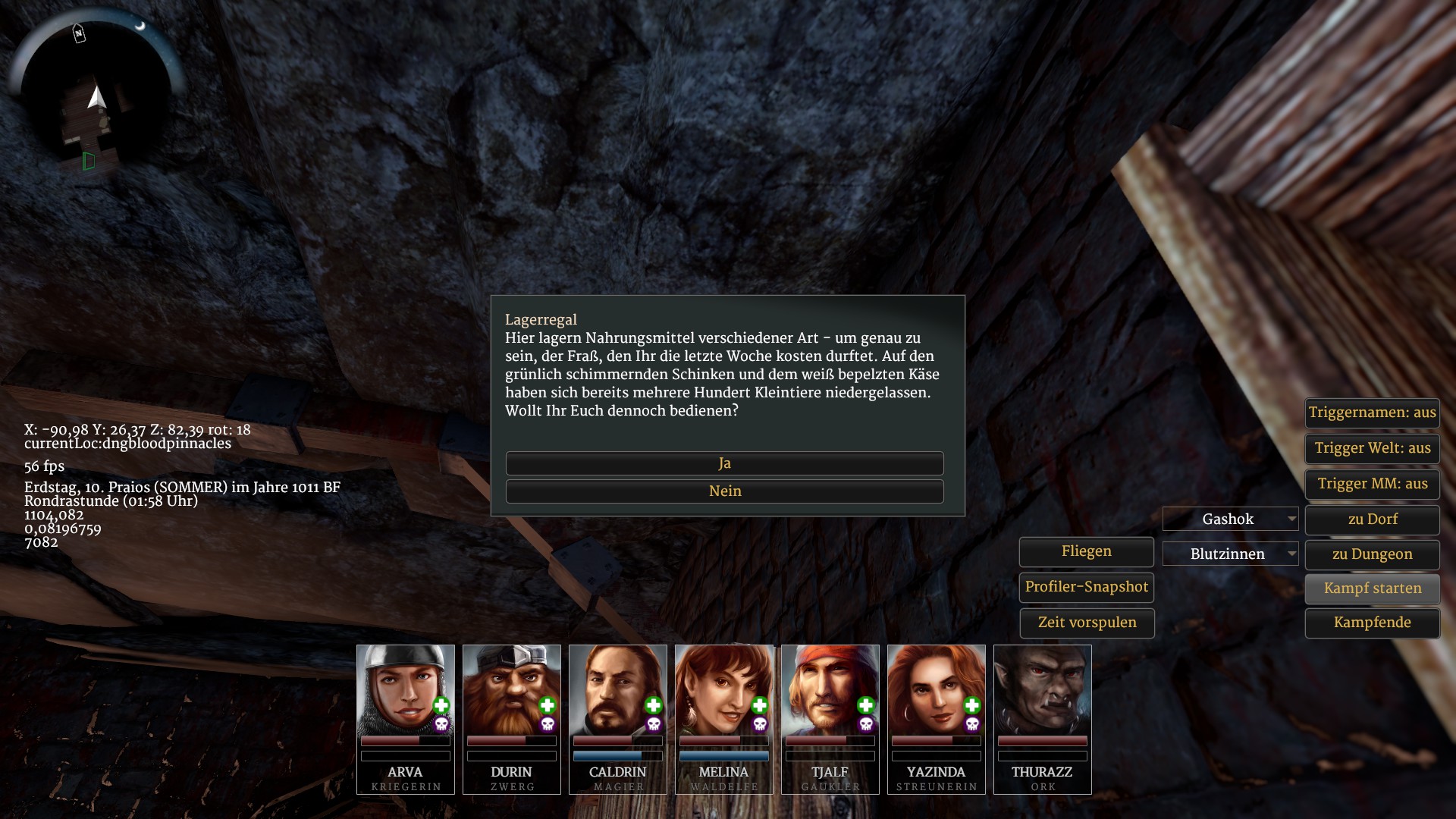Image resolution: width=1456 pixels, height=819 pixels.
Task: Select Arva the Kriegerin portrait
Action: pyautogui.click(x=405, y=692)
